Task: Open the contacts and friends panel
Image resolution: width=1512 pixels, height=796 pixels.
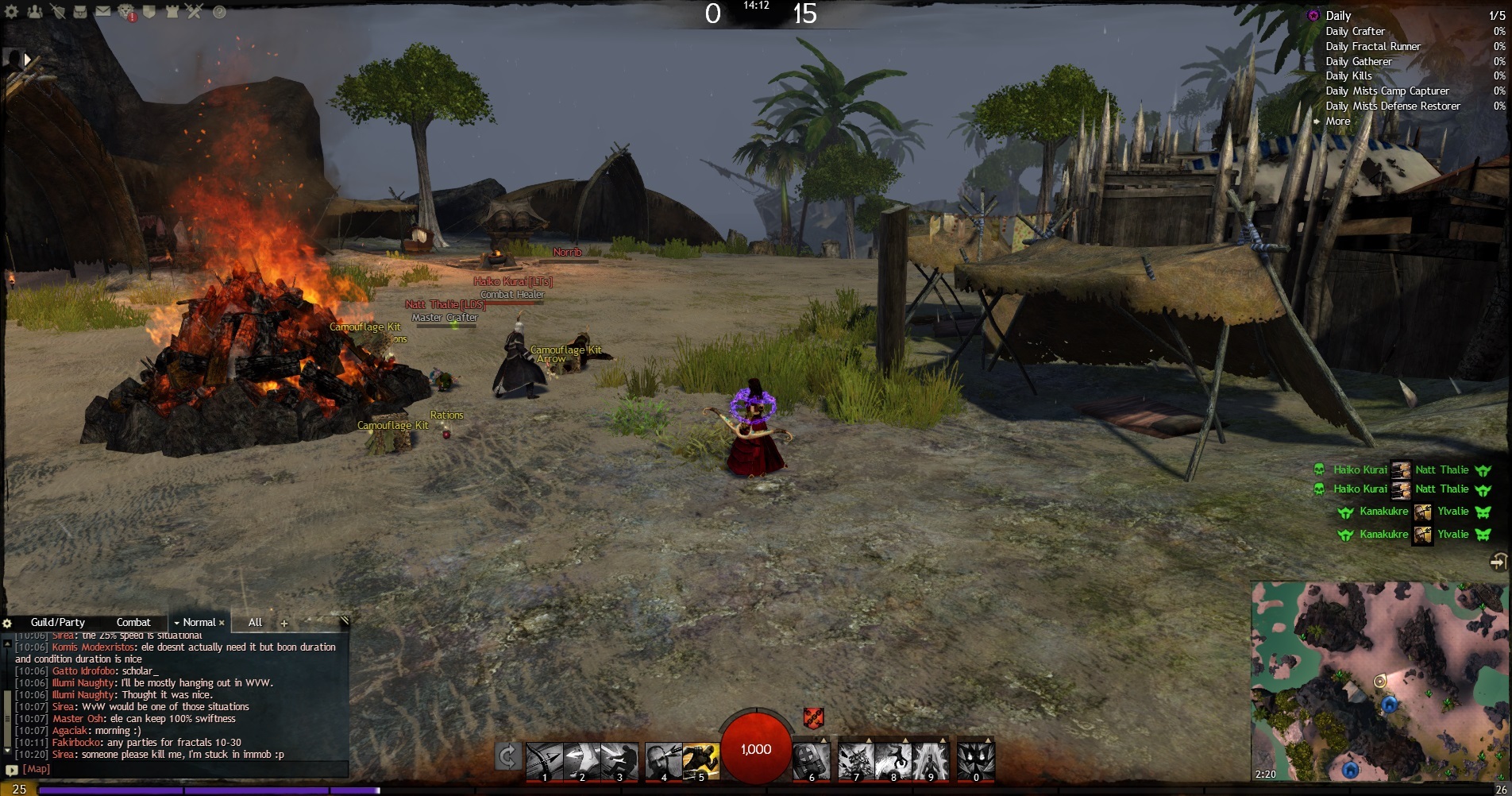Action: (34, 12)
